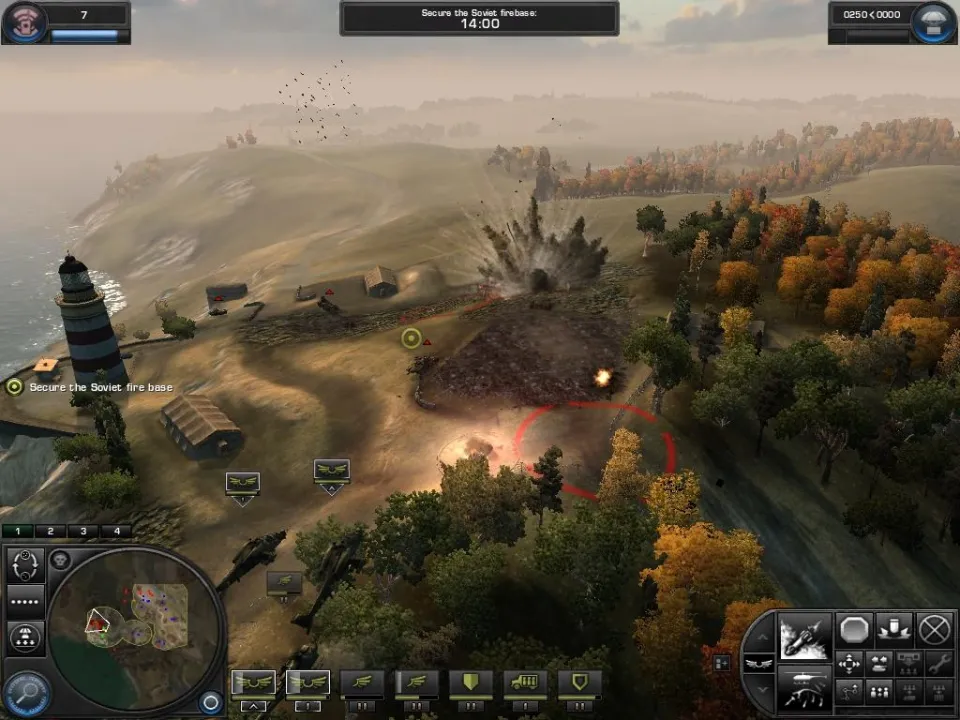
Task: Switch to control group 4
Action: click(x=115, y=531)
